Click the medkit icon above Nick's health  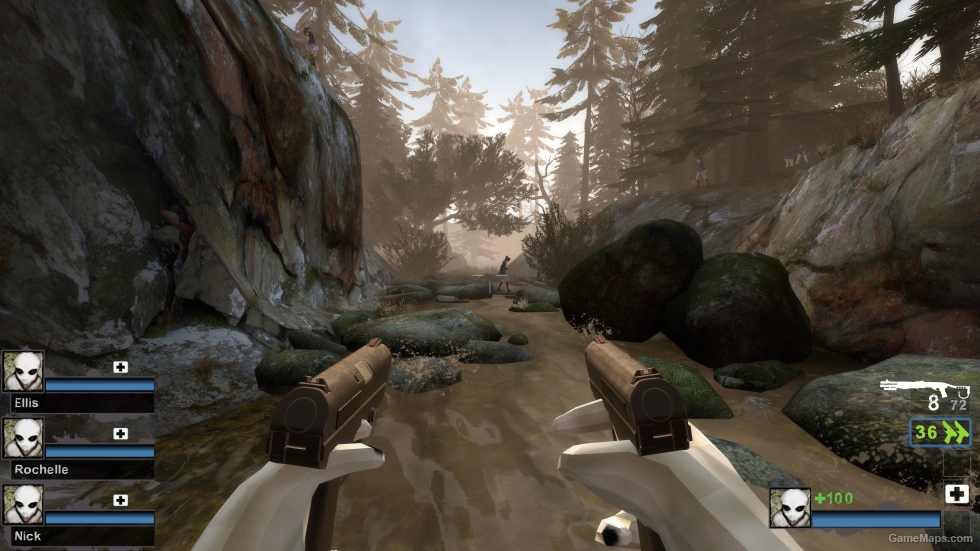click(121, 500)
